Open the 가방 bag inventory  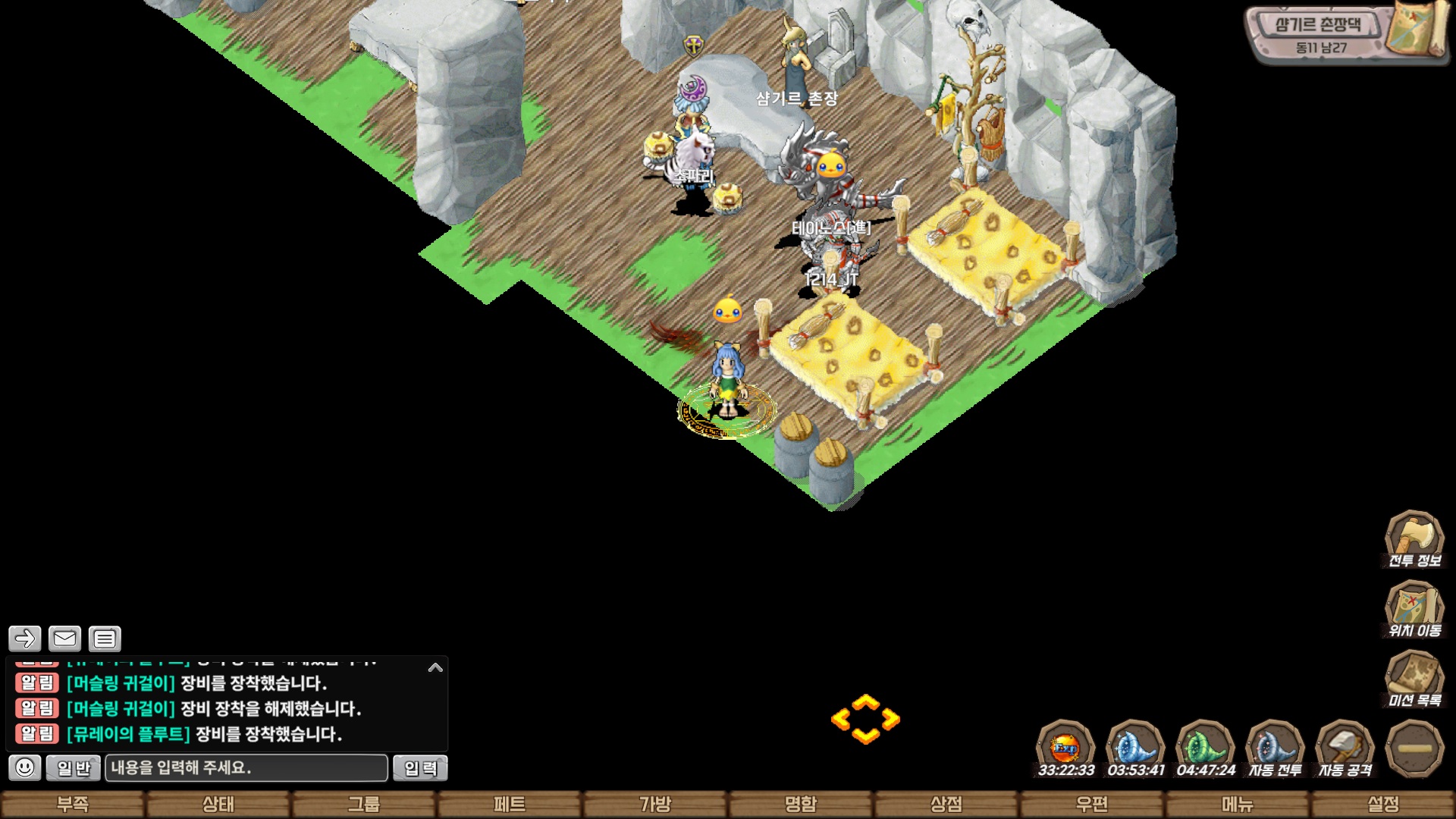(655, 804)
